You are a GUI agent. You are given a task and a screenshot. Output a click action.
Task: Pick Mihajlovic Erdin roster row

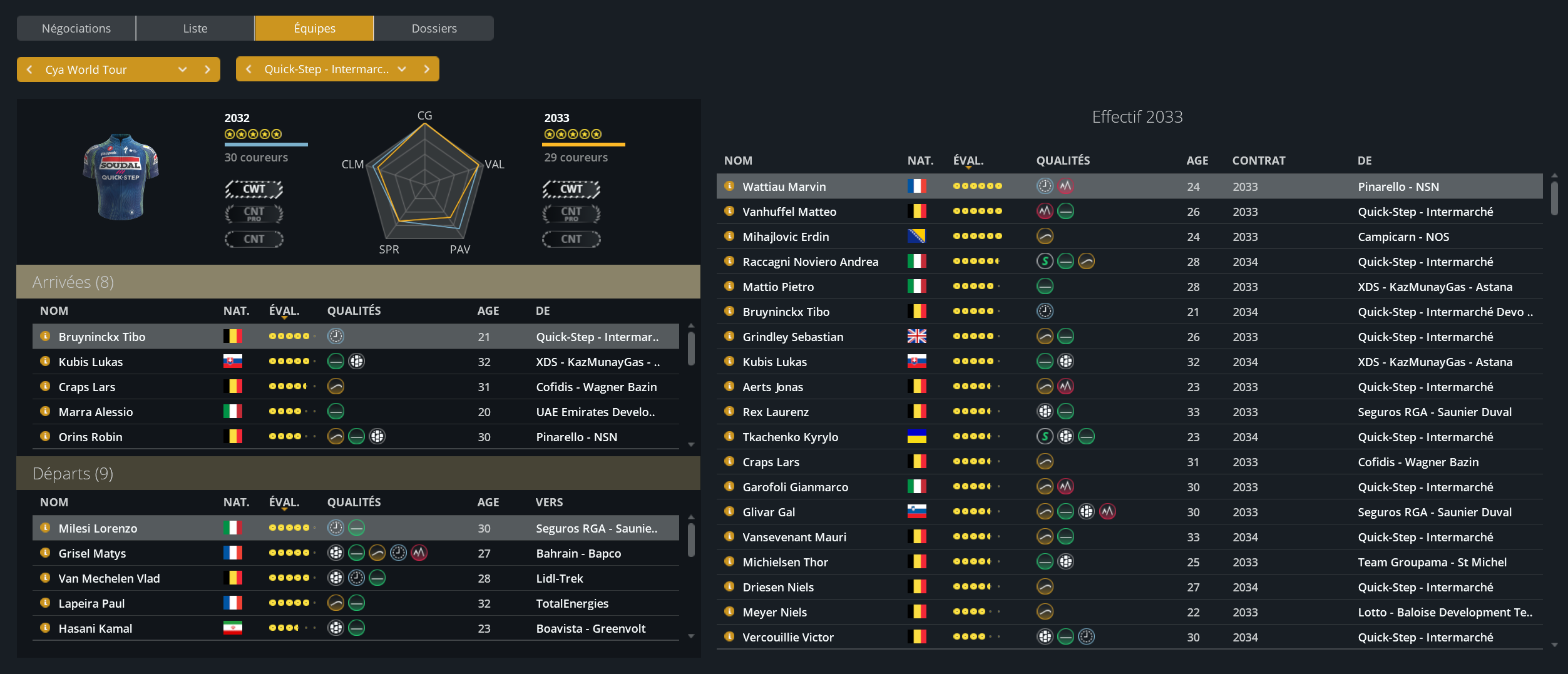tap(785, 237)
